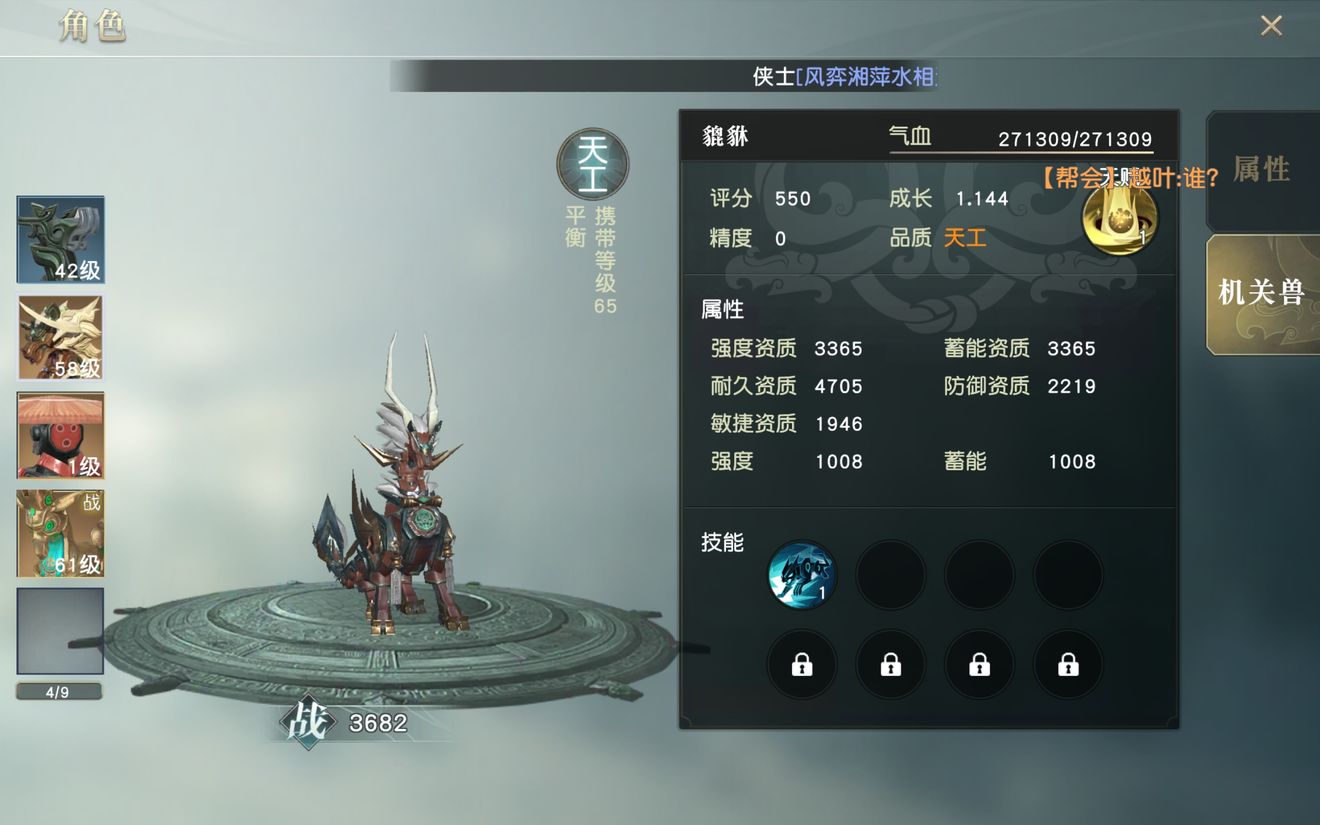Screen dimensions: 1320x825
Task: Click the 天工 quality emblem above the pet
Action: point(591,167)
